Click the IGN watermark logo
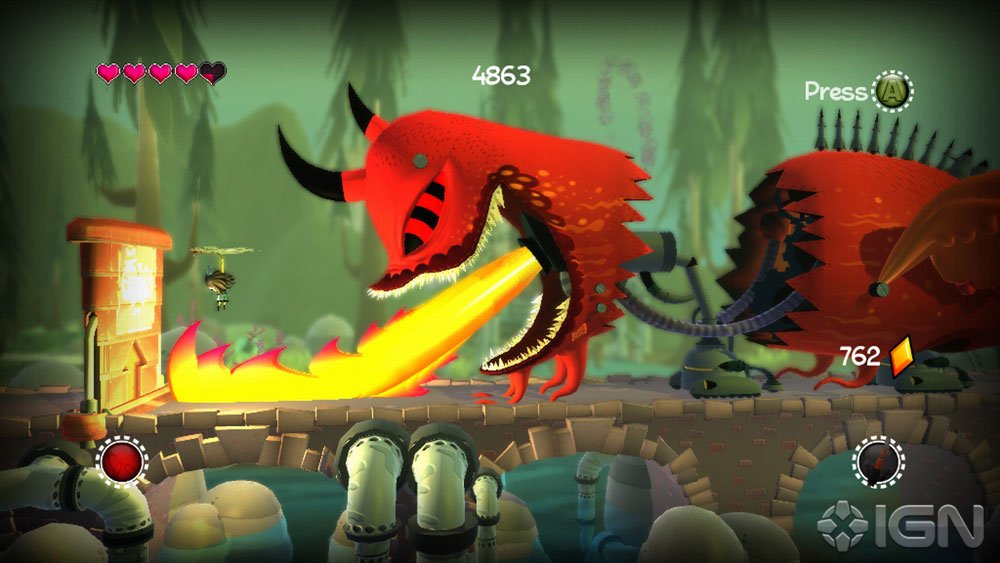 click(899, 526)
